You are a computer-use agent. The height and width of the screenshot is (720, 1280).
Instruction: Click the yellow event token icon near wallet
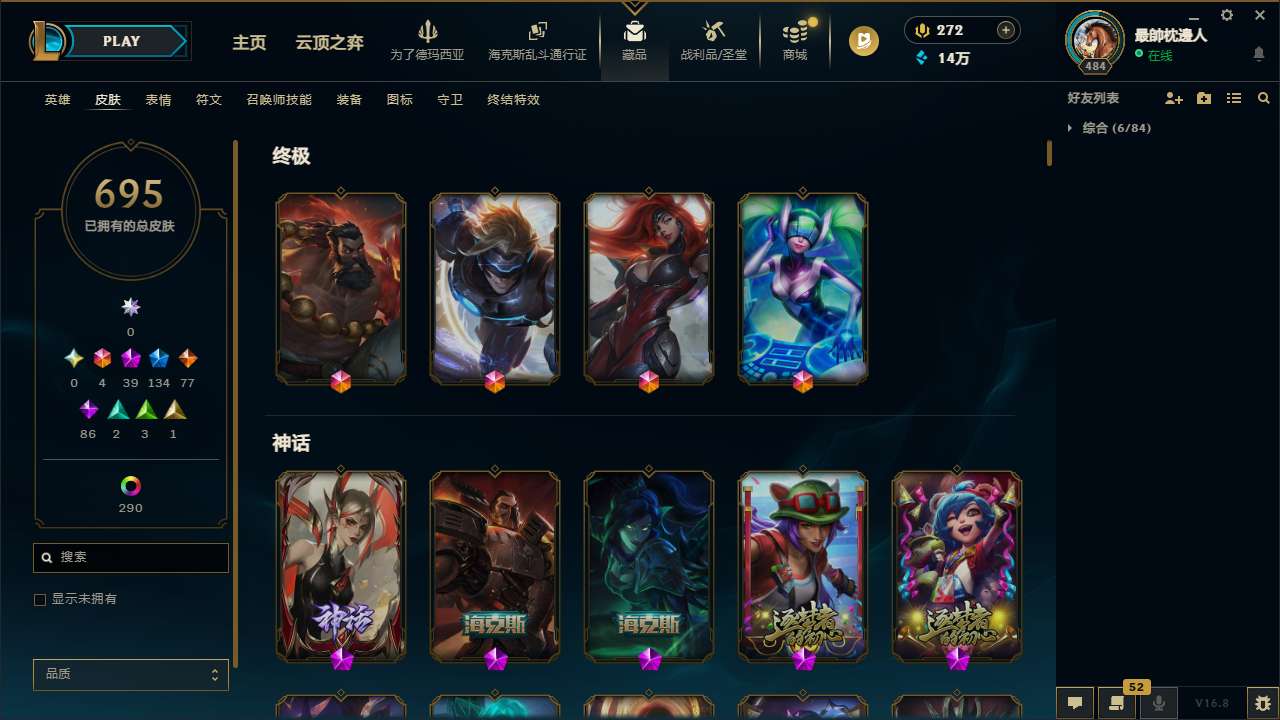coord(863,42)
